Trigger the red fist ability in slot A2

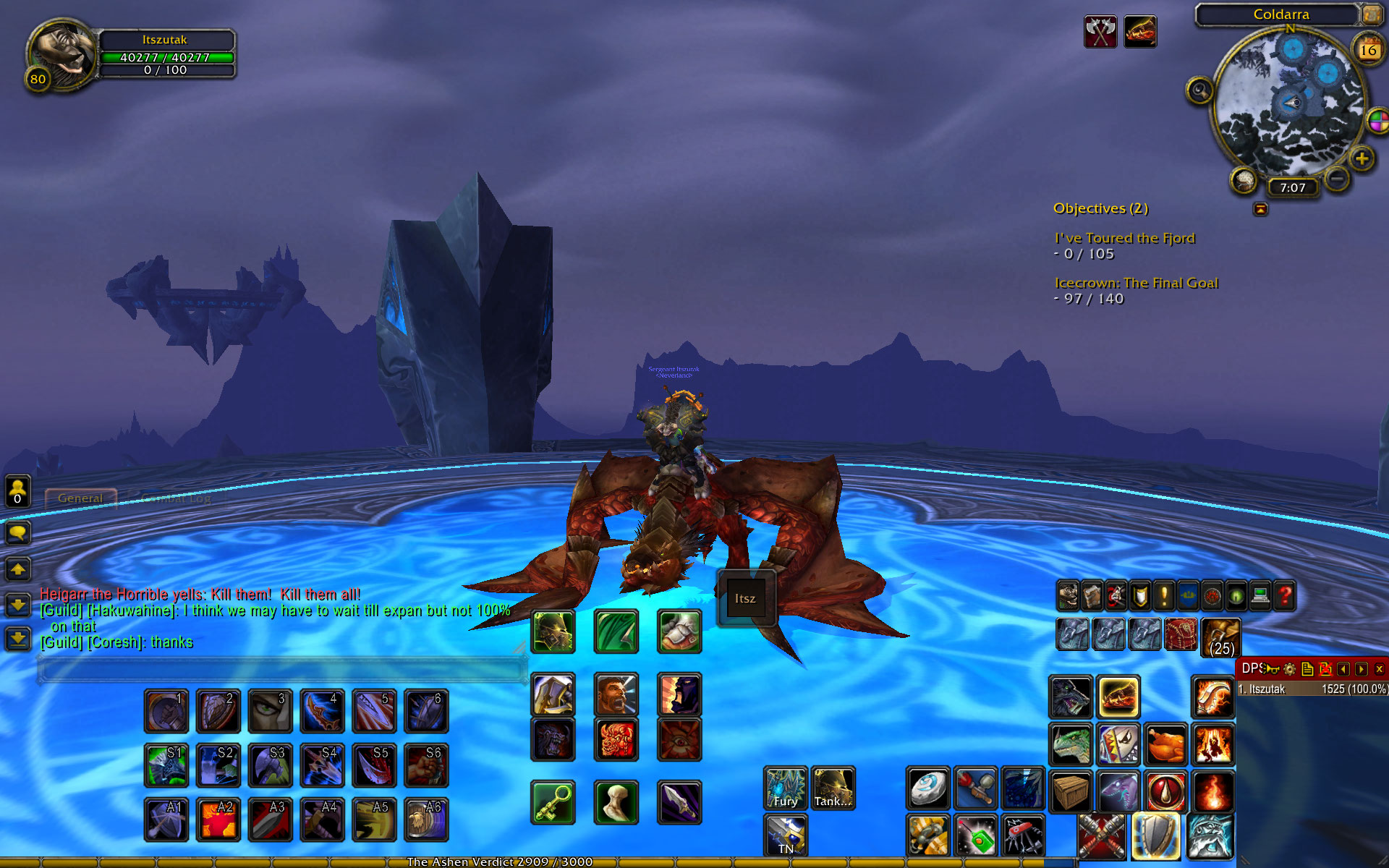tap(218, 820)
